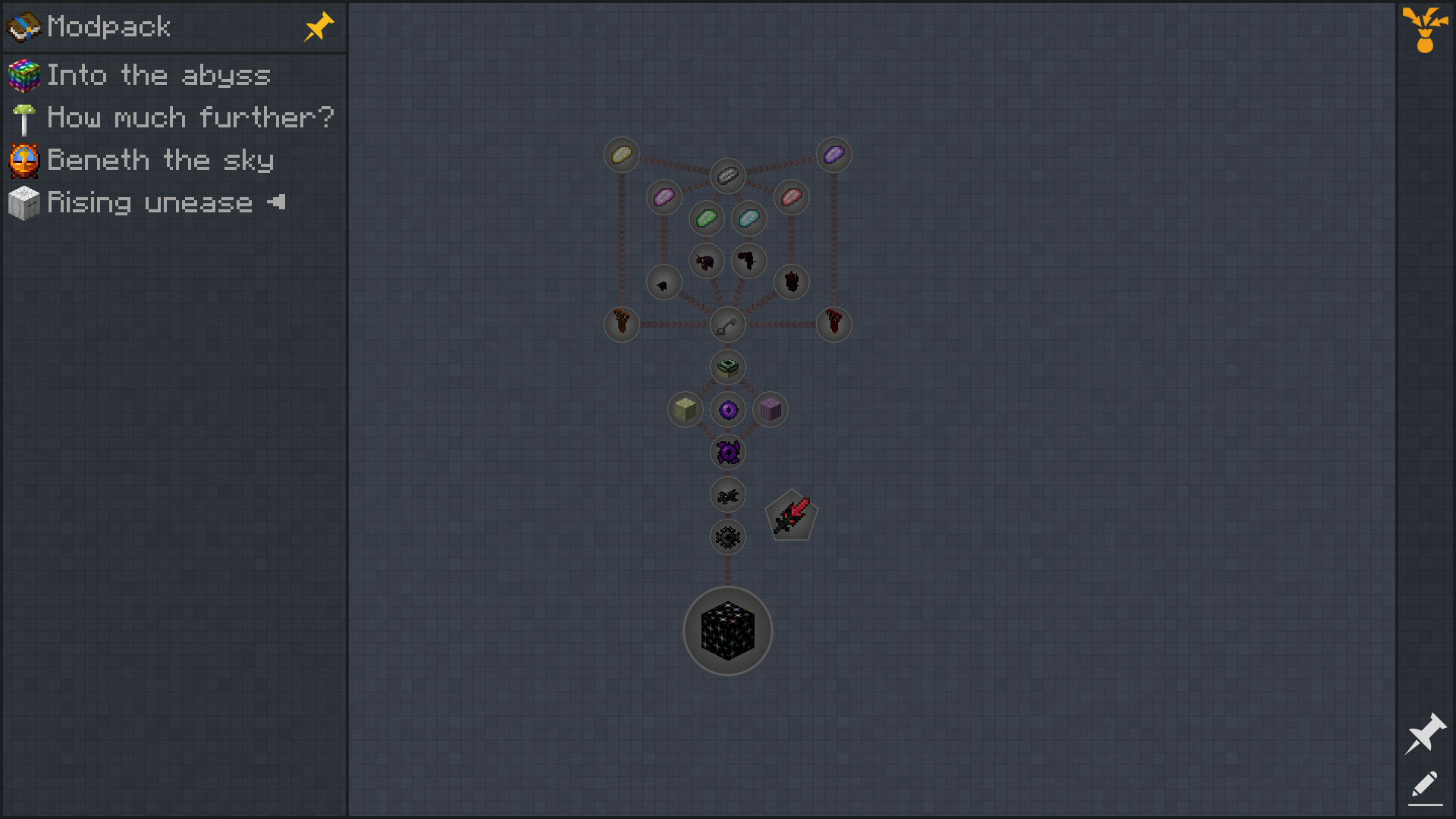Open the large starry black cube quest
Viewport: 1456px width, 819px height.
[x=727, y=631]
